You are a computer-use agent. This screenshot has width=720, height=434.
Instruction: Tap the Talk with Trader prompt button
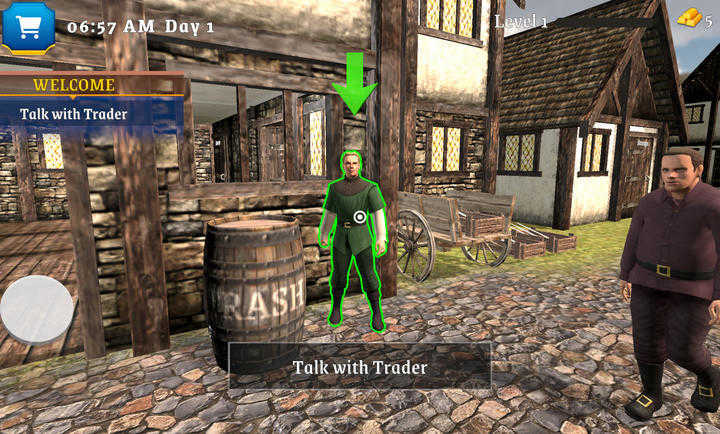point(360,367)
